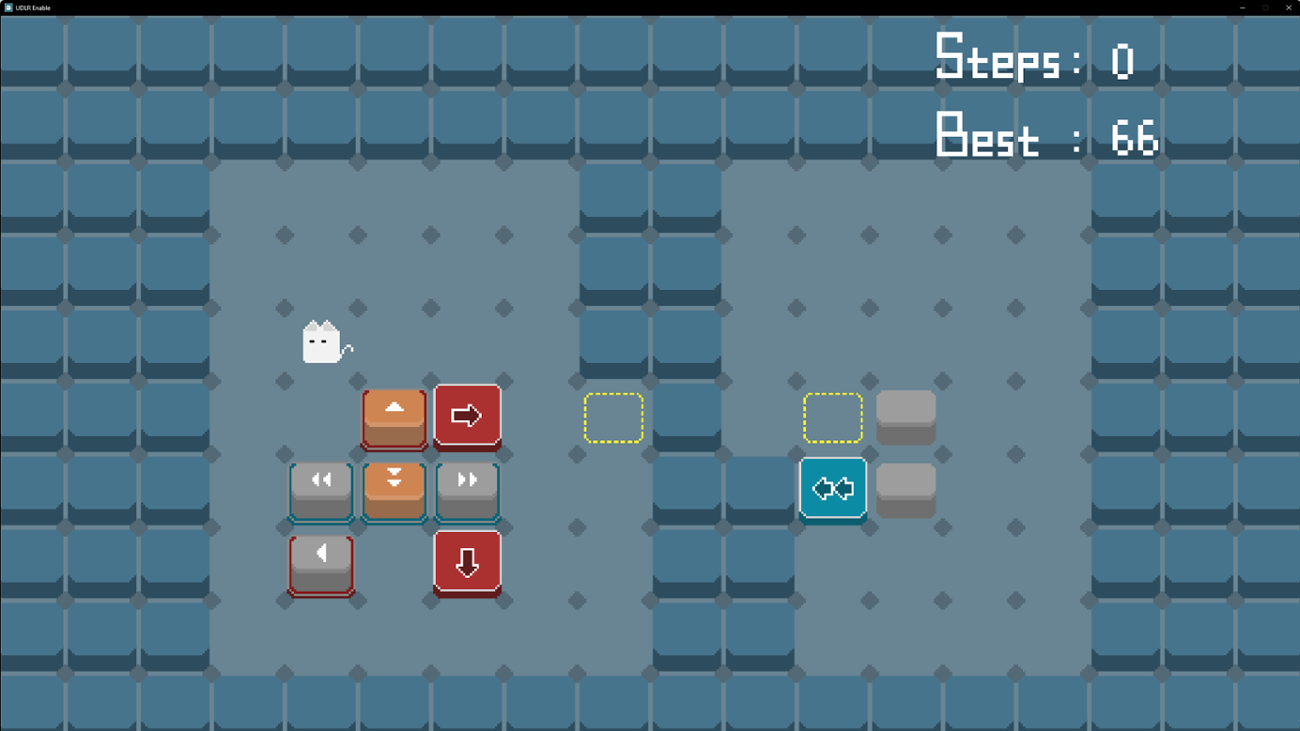1300x731 pixels.
Task: Select the white cat character
Action: 322,341
